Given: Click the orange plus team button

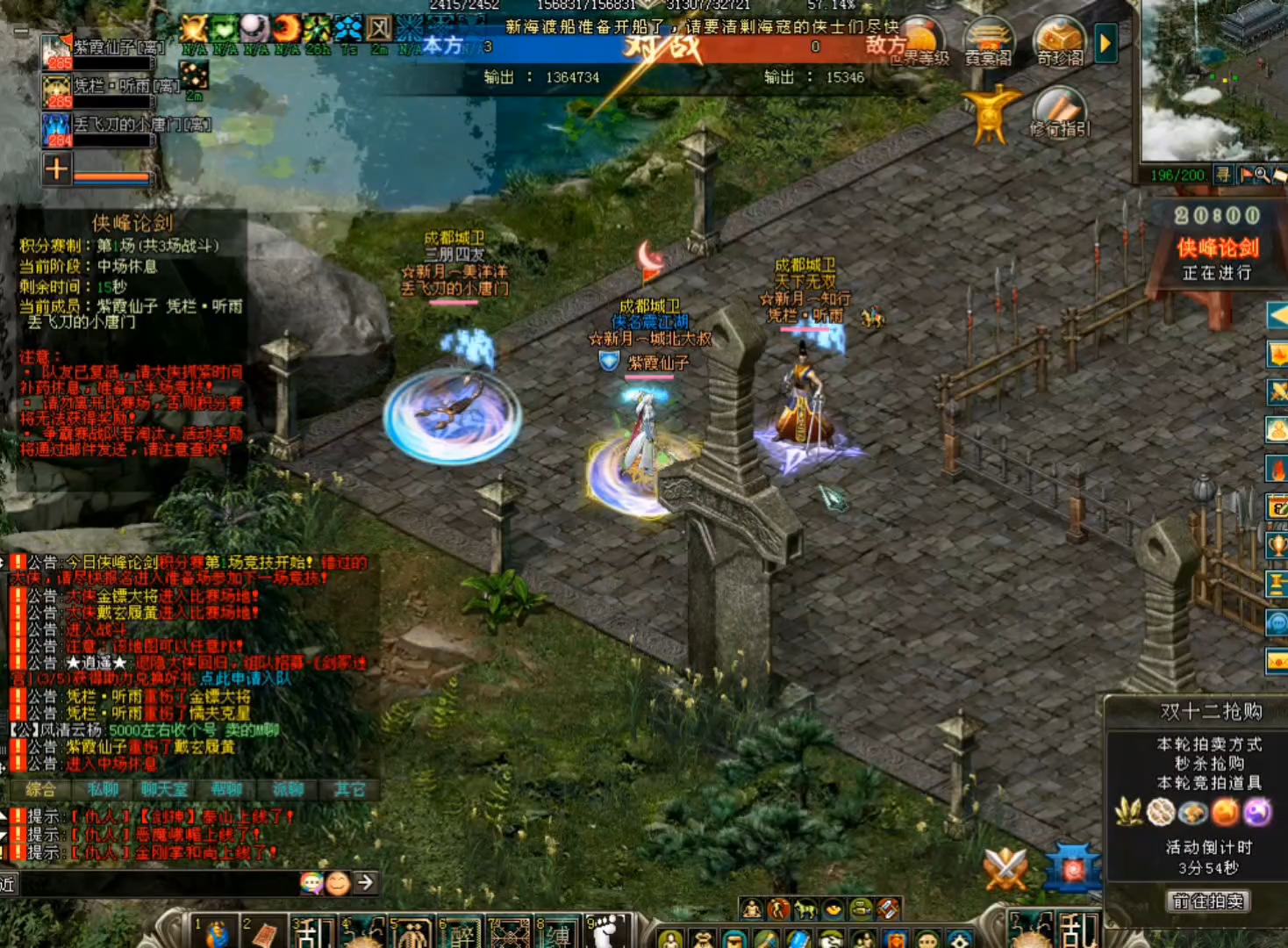Looking at the screenshot, I should tap(56, 169).
